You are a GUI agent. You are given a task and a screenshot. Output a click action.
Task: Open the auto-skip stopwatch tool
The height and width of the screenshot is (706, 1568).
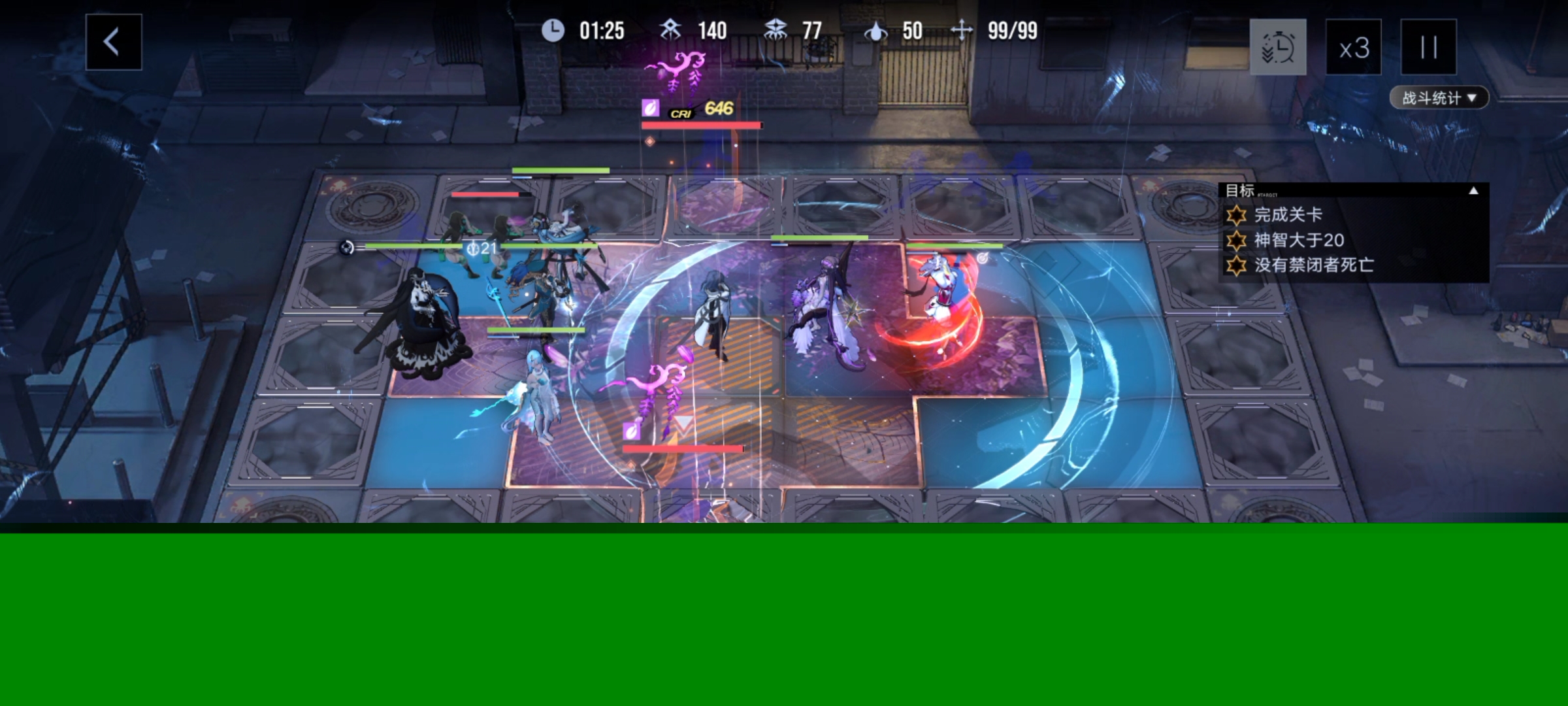1278,48
